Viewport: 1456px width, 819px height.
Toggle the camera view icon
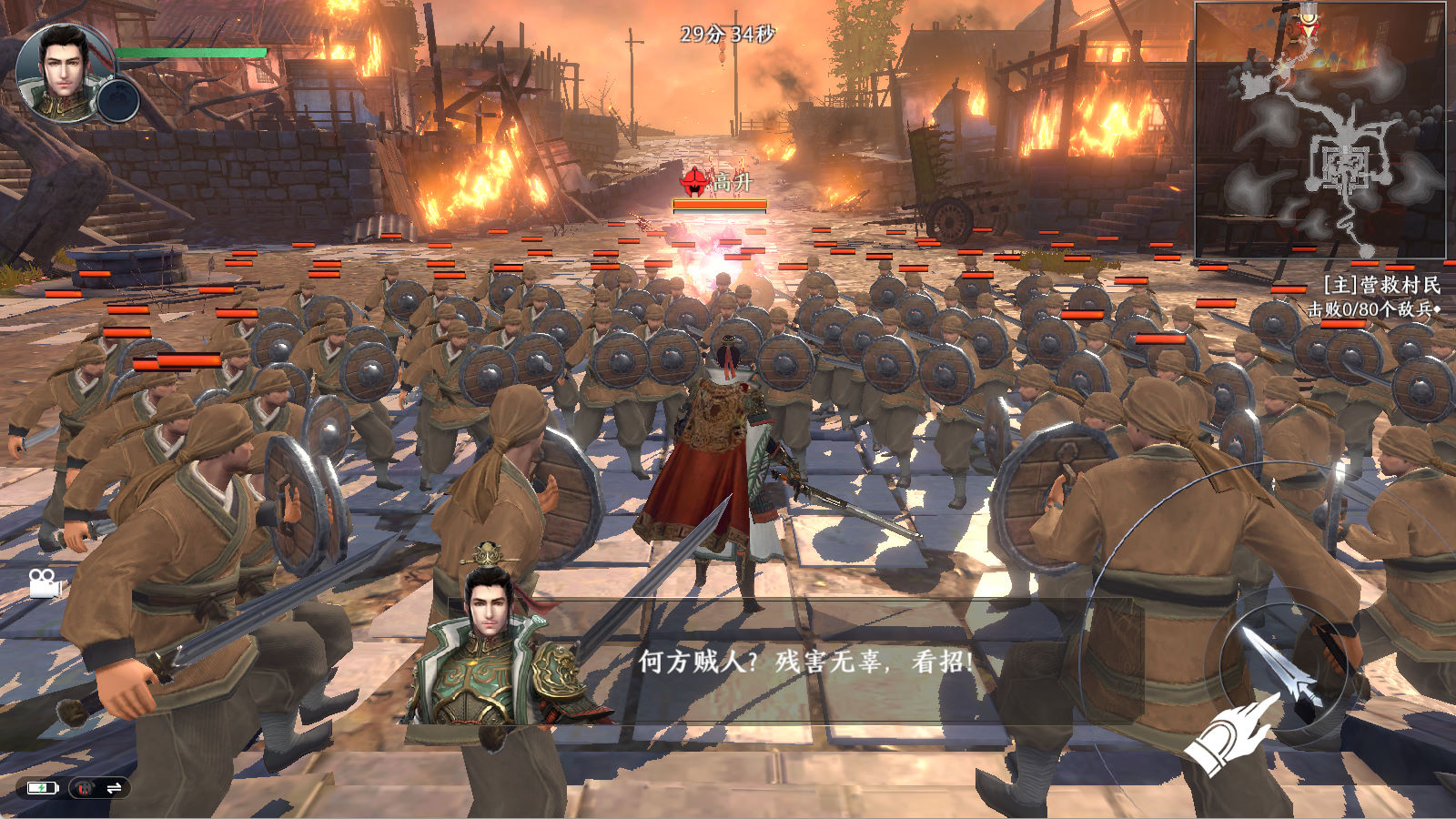(45, 583)
